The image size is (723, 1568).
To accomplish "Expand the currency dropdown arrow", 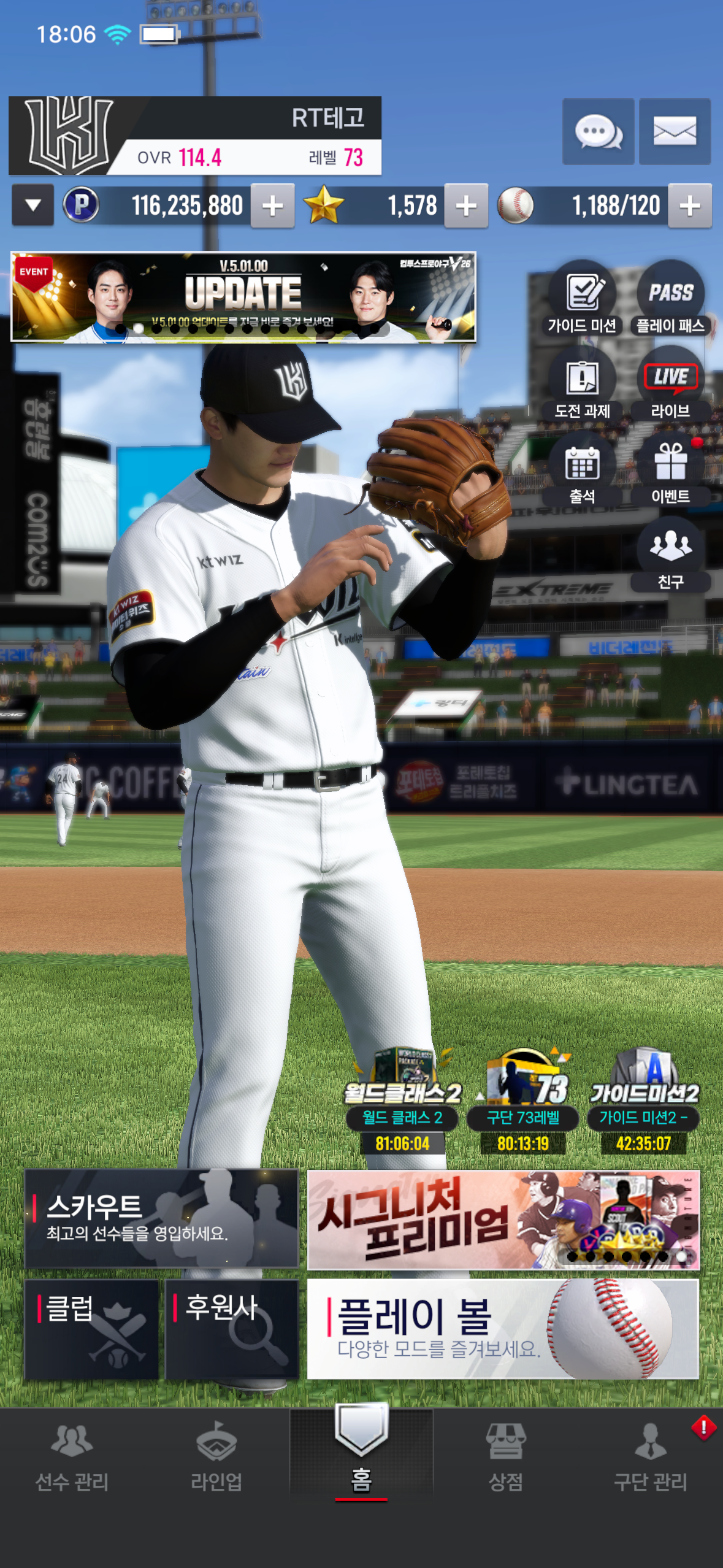I will pos(33,206).
